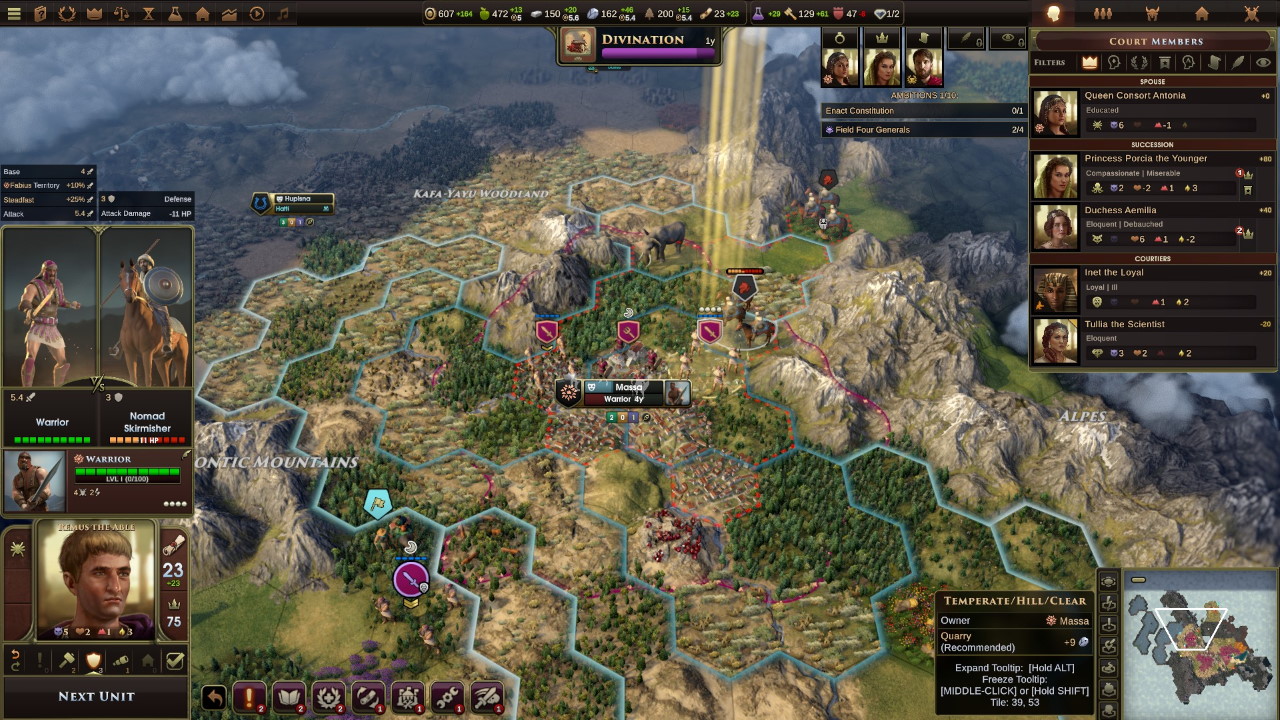Open the hamburger main menu
Image resolution: width=1280 pixels, height=720 pixels.
point(15,14)
